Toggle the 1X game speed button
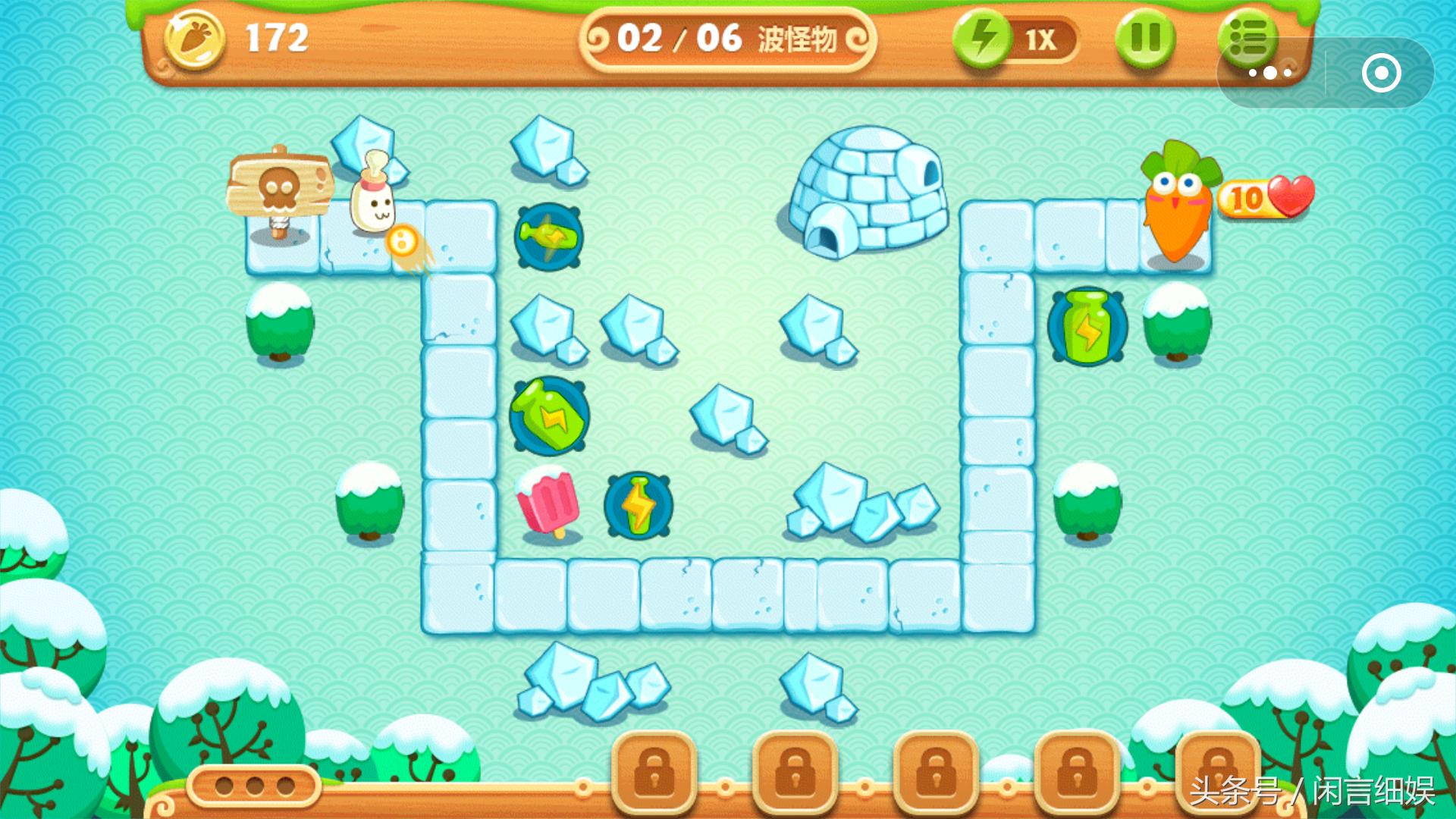Screen dimensions: 1456x819 pos(1016,39)
